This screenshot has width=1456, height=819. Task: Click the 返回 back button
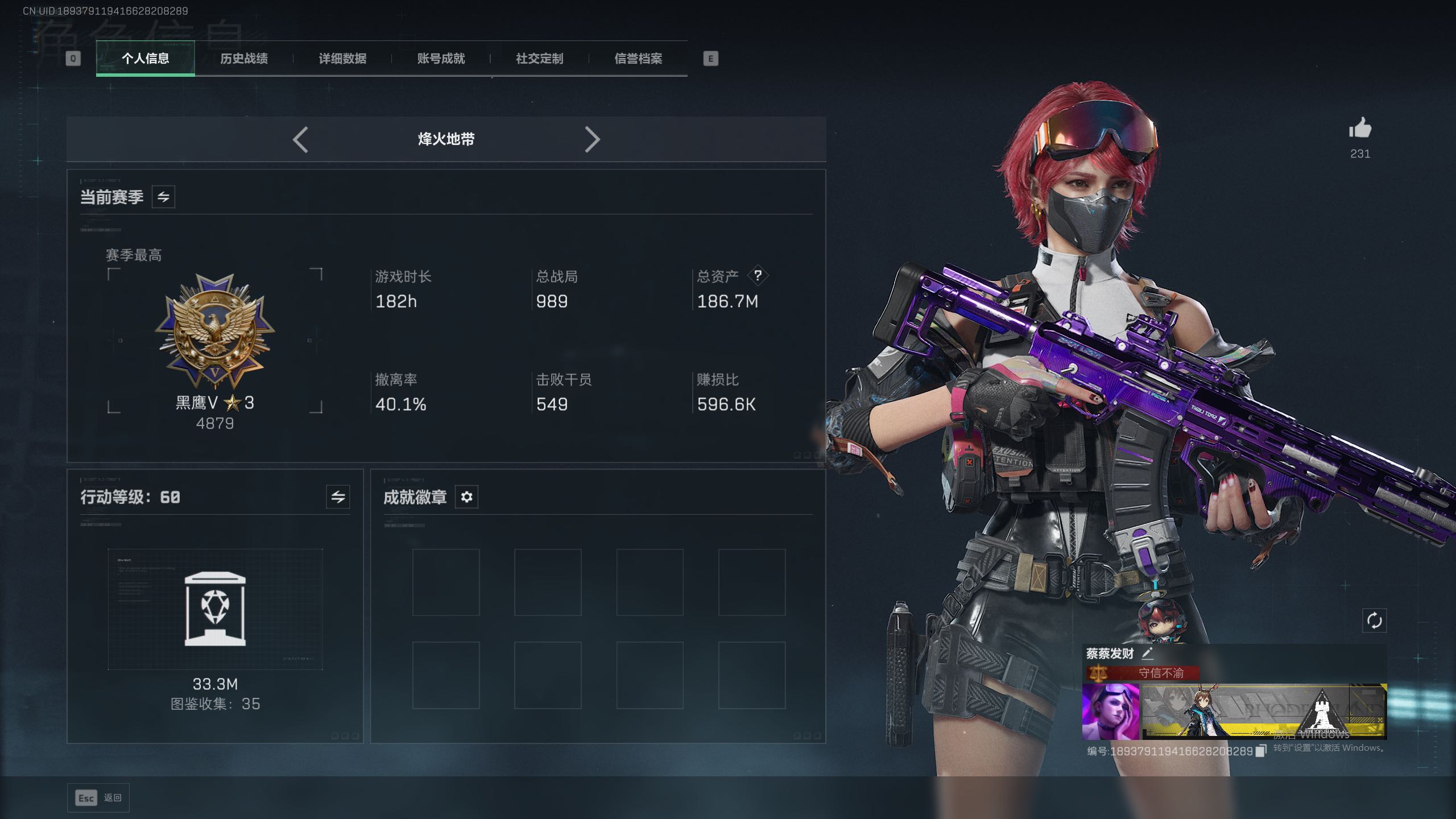click(x=98, y=798)
